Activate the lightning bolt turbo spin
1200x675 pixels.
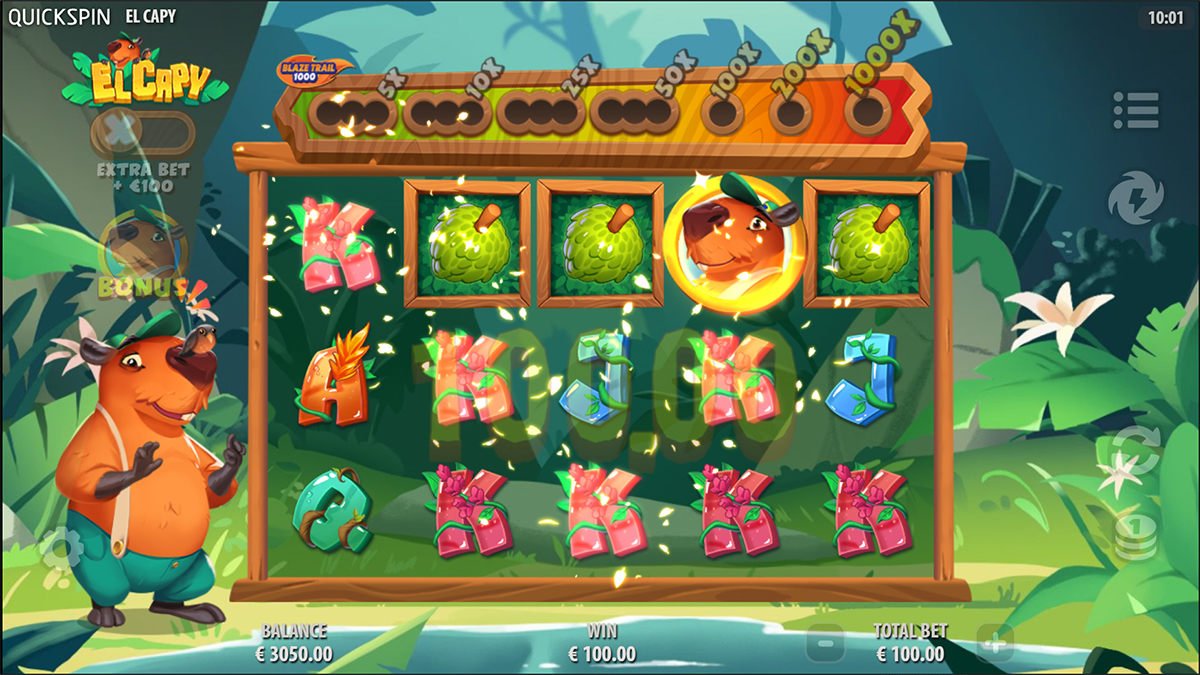coord(1135,196)
